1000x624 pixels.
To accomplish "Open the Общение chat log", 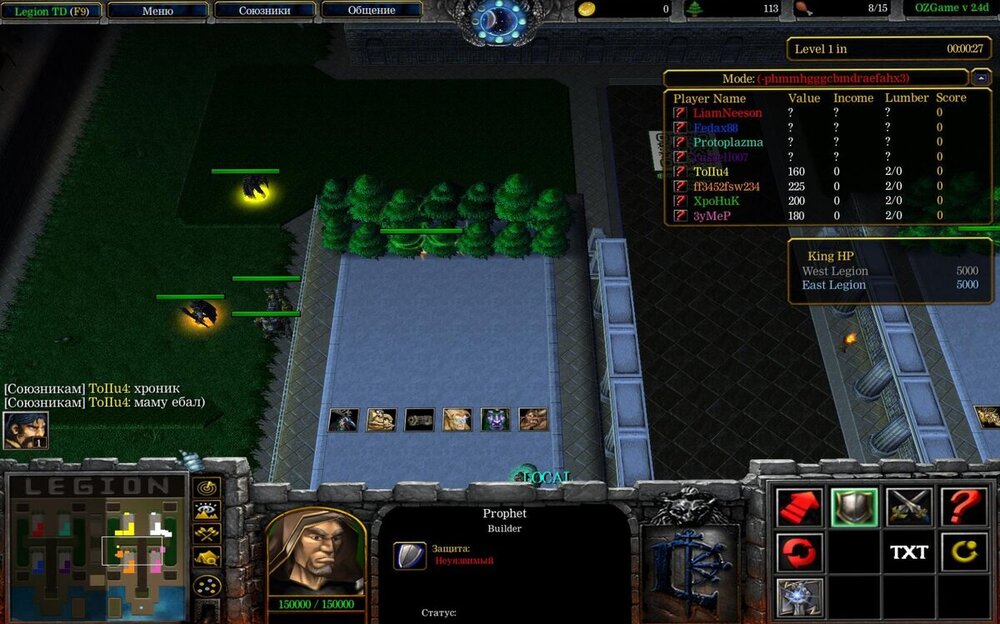I will tap(371, 10).
